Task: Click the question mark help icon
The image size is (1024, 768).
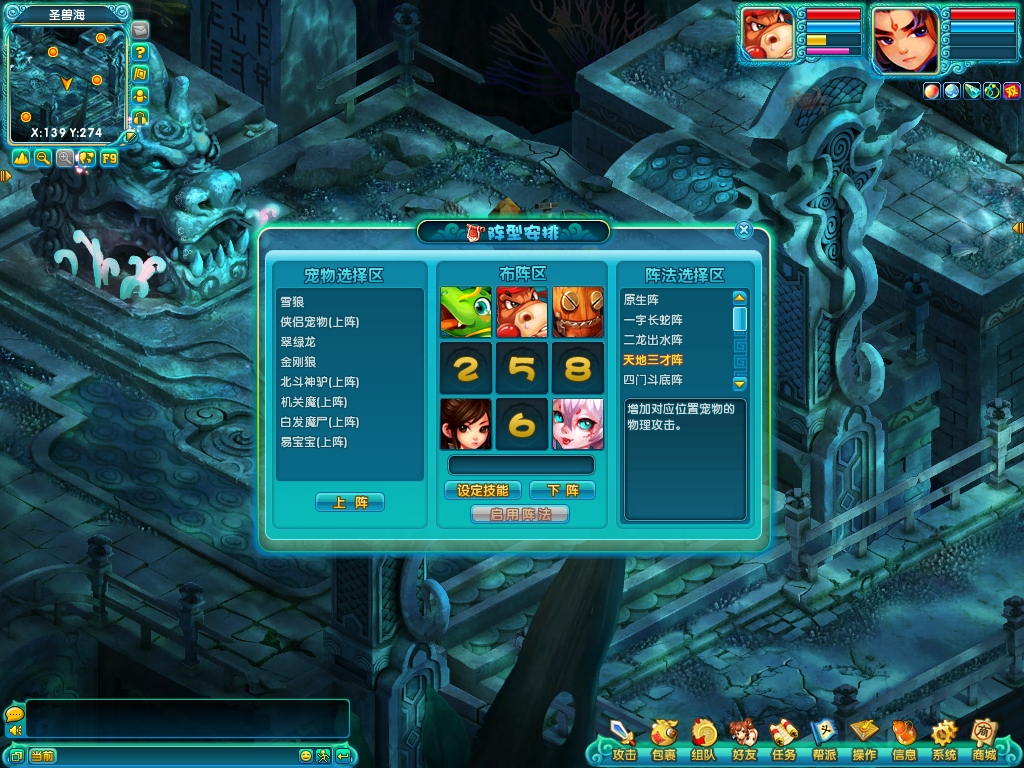Action: 141,52
